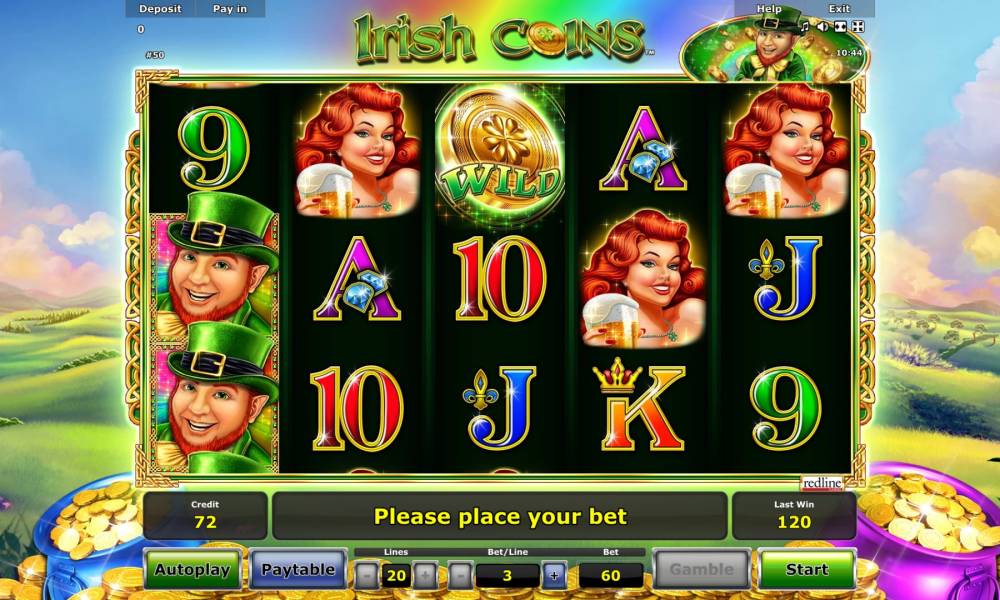Image resolution: width=1000 pixels, height=600 pixels.
Task: Increase the number of Lines
Action: point(425,575)
